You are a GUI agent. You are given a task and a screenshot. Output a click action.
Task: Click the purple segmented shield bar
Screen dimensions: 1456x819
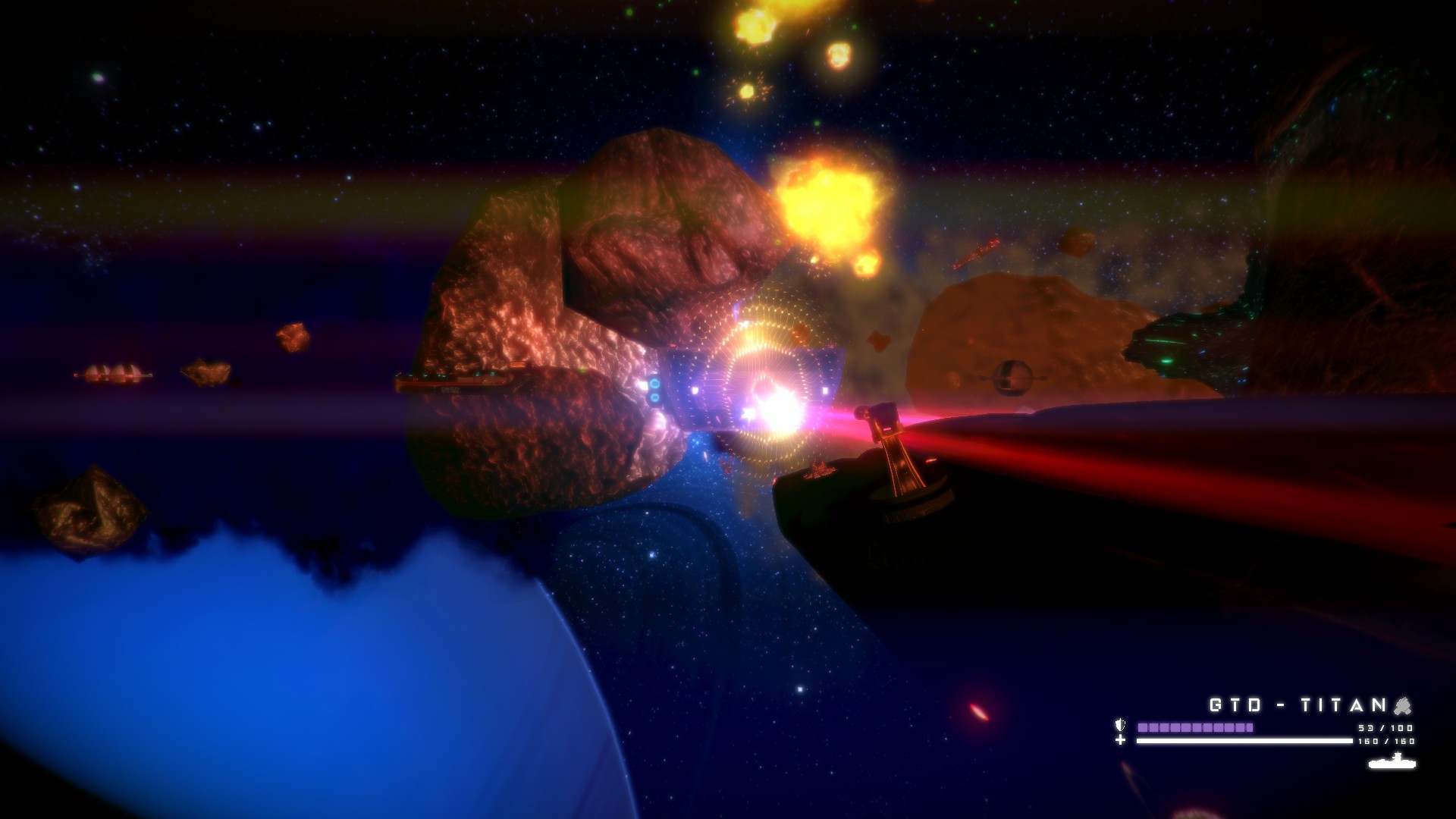1194,726
